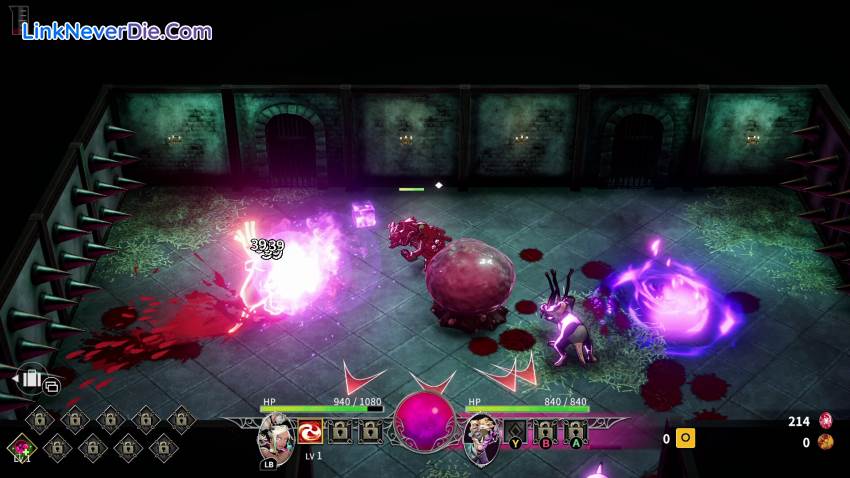Click the red gem currency icon
Screen dimensions: 850x478
(826, 421)
